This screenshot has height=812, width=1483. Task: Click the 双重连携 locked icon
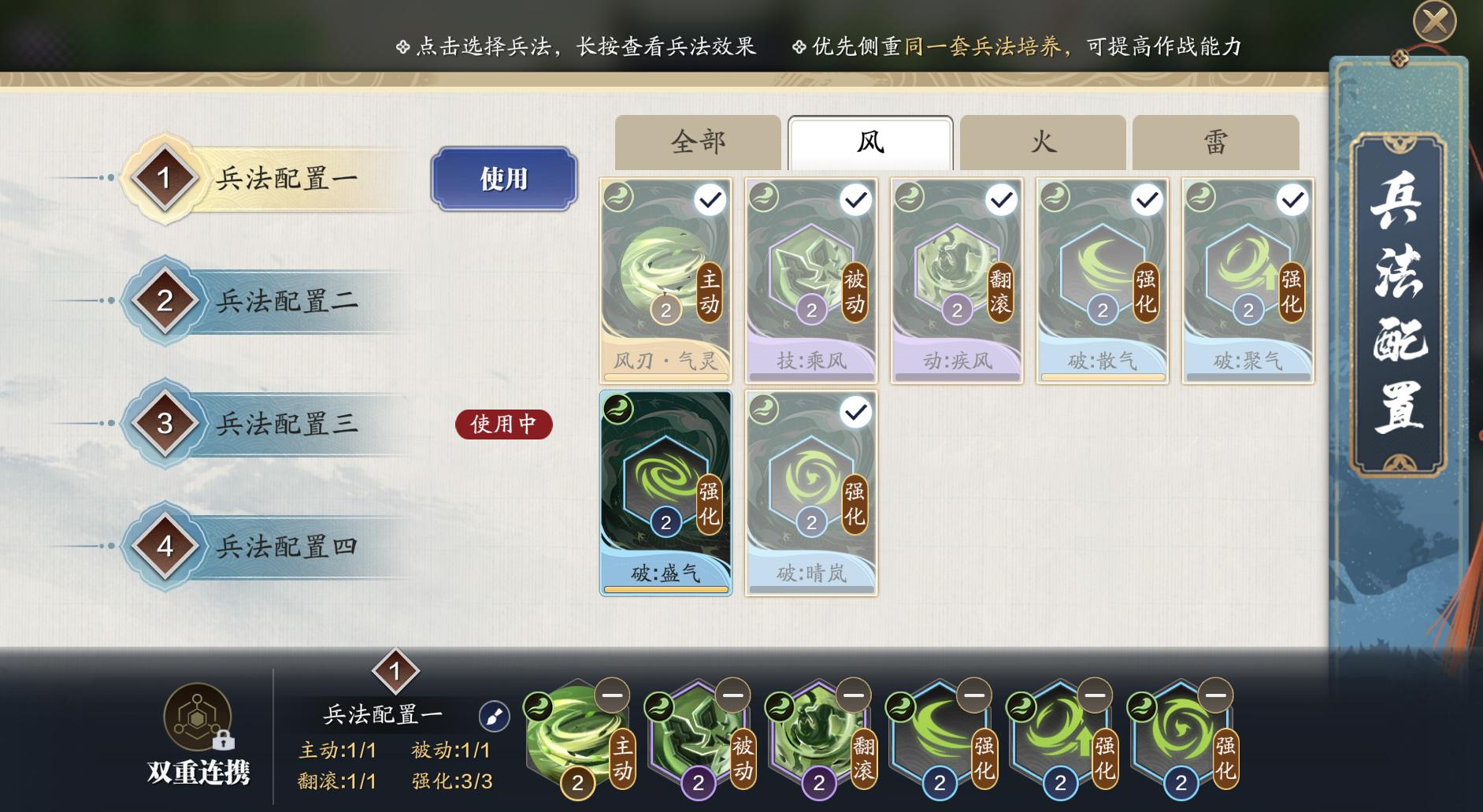tap(198, 718)
